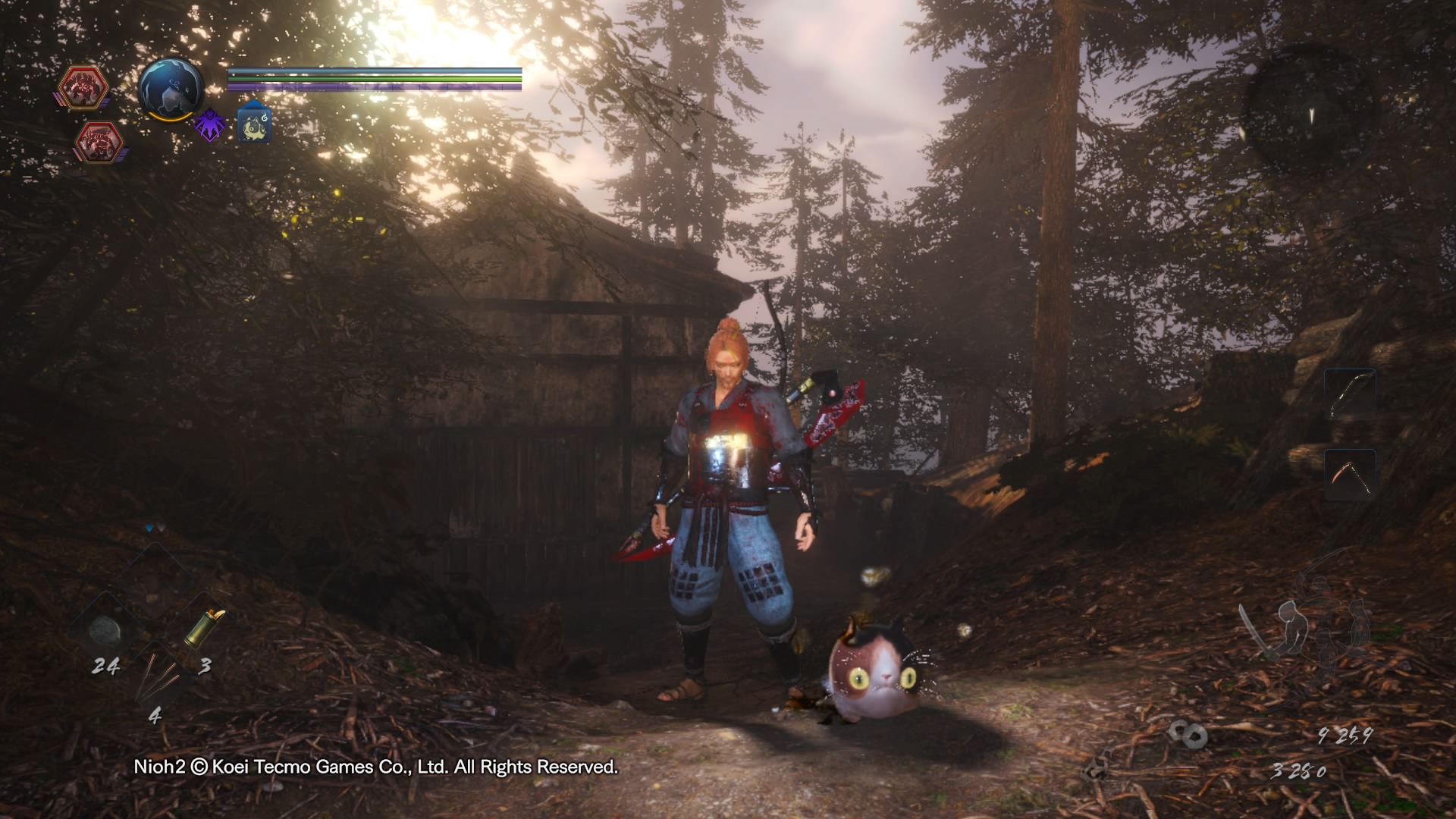This screenshot has height=819, width=1456.
Task: Click the dark globe Amrita gauge icon
Action: [x=170, y=89]
